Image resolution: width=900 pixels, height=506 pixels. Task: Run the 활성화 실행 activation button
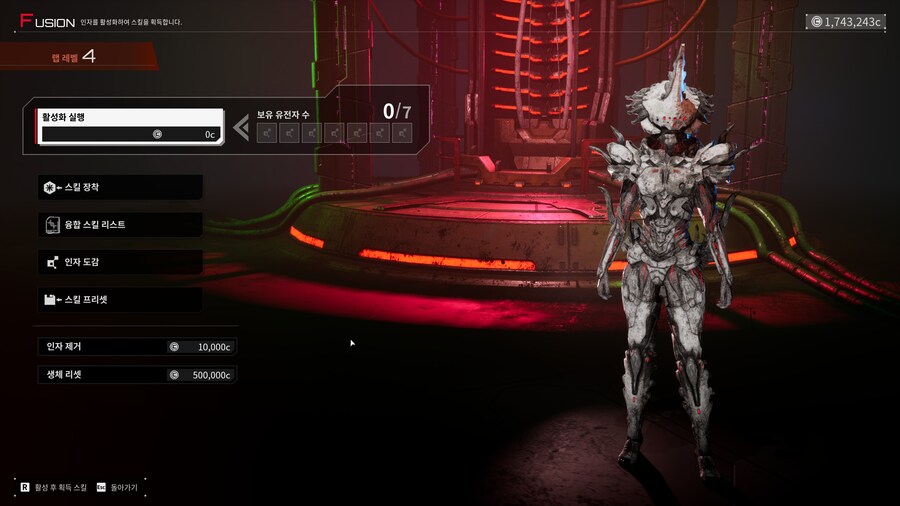129,126
